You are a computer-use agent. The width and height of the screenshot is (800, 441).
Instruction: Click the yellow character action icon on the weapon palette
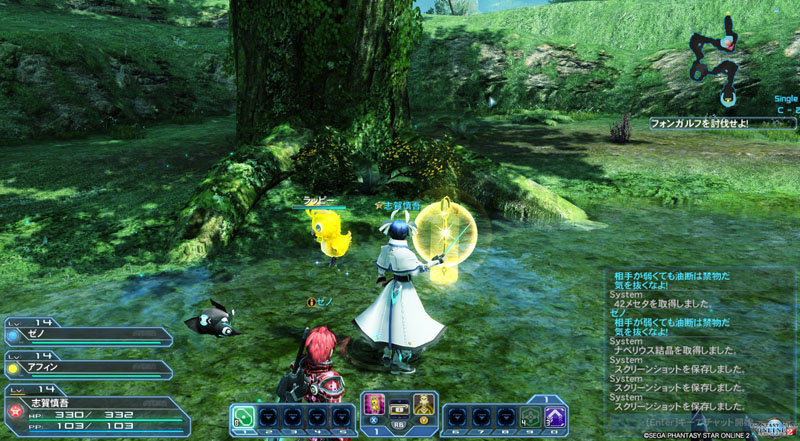(x=424, y=404)
